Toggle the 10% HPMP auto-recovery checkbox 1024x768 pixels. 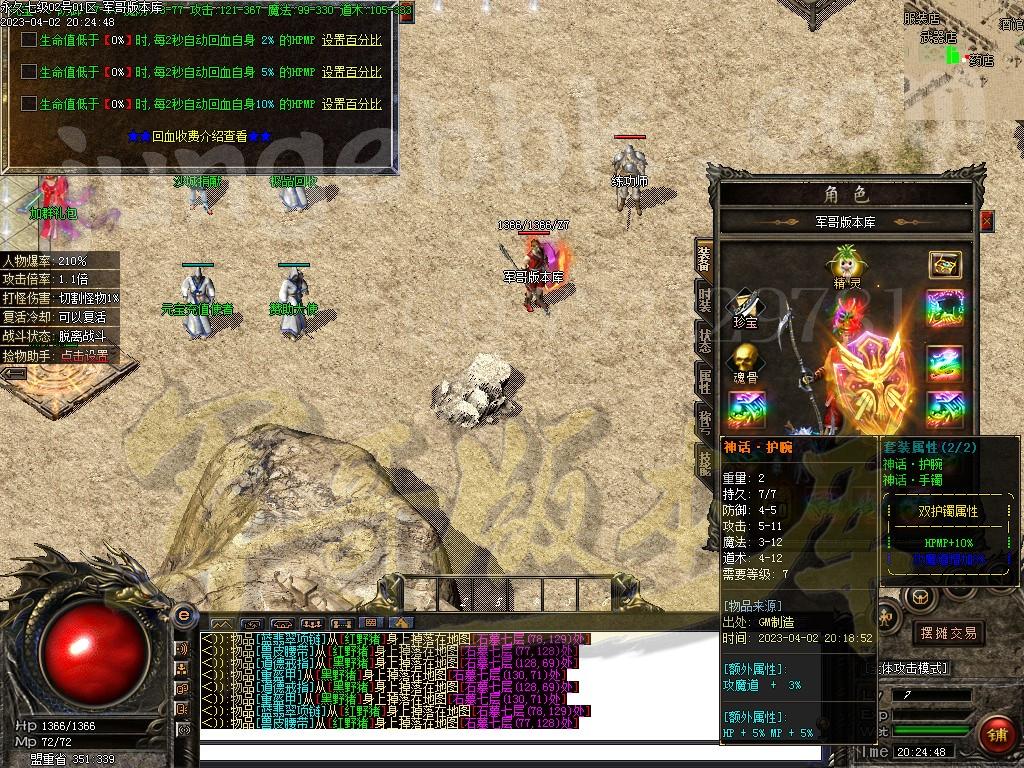(x=29, y=104)
